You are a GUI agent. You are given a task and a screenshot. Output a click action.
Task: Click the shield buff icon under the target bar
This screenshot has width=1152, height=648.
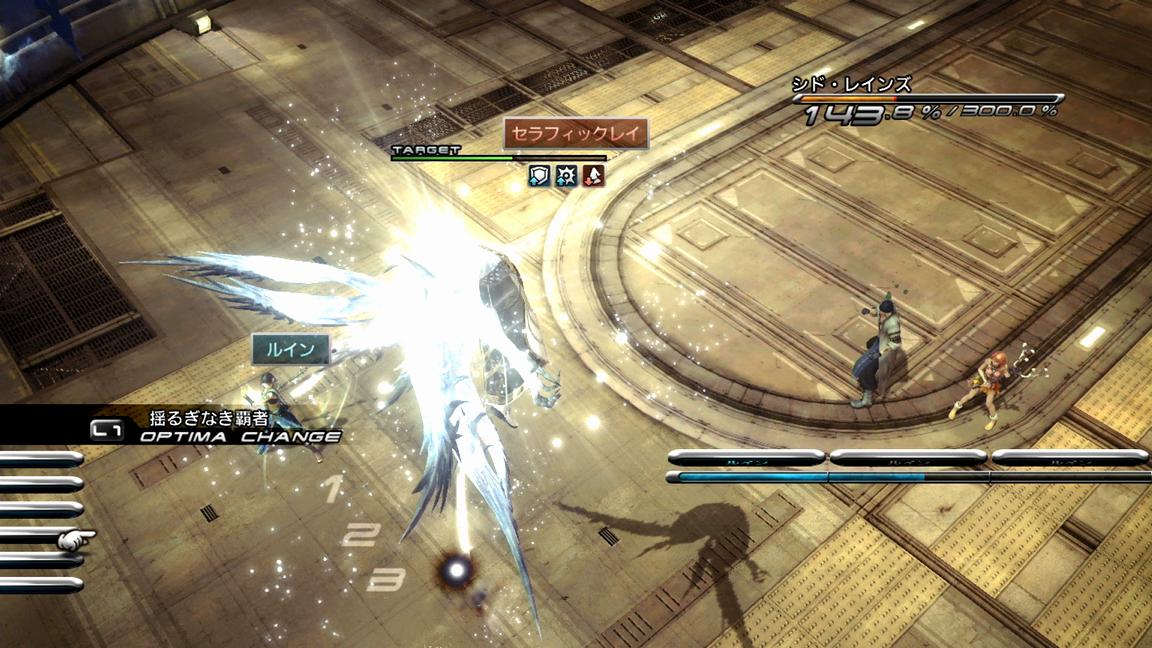(540, 177)
